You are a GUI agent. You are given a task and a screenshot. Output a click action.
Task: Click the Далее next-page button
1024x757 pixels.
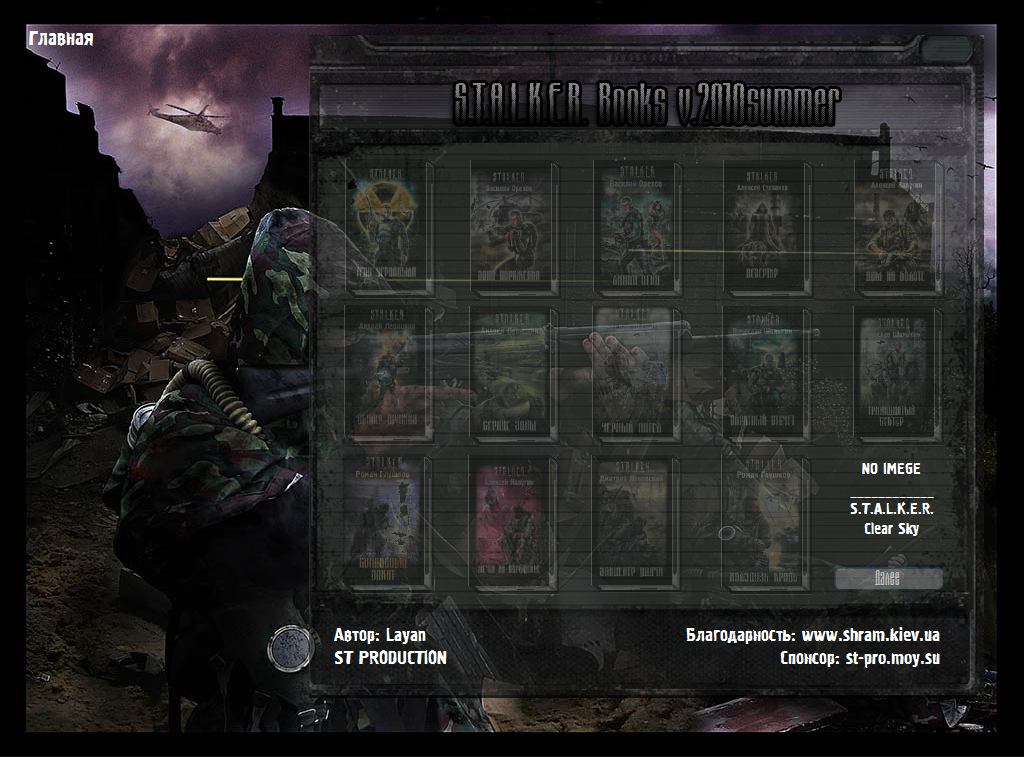pos(888,579)
